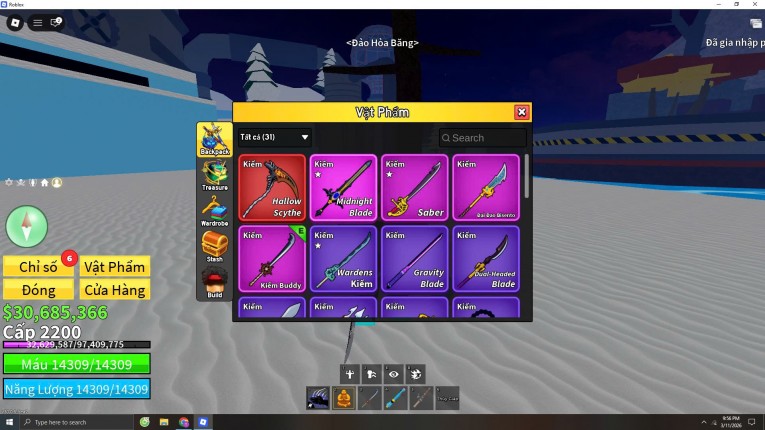This screenshot has height=430, width=765.
Task: Select the Dual-Headed Blade
Action: pyautogui.click(x=486, y=259)
